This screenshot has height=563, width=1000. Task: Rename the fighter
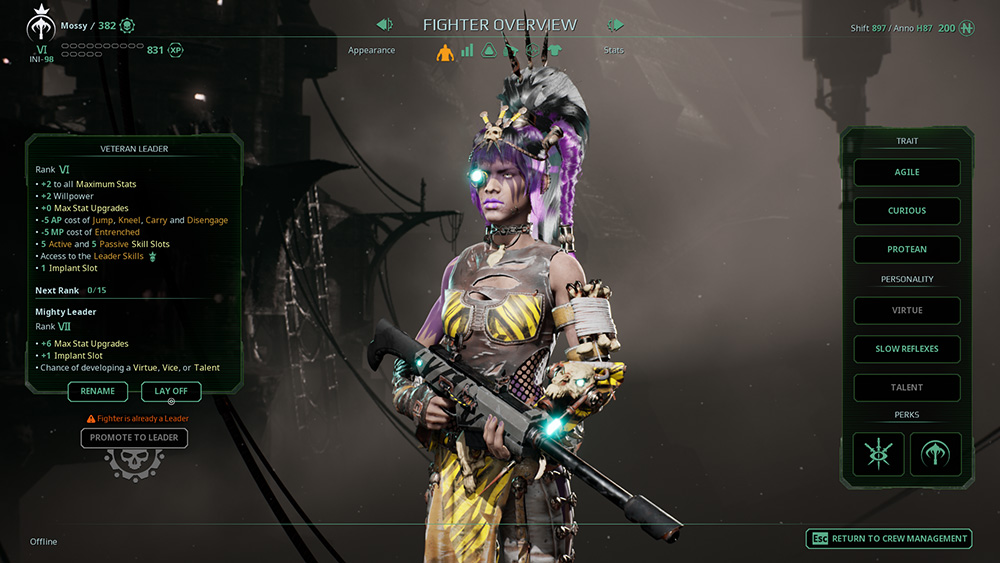click(98, 391)
